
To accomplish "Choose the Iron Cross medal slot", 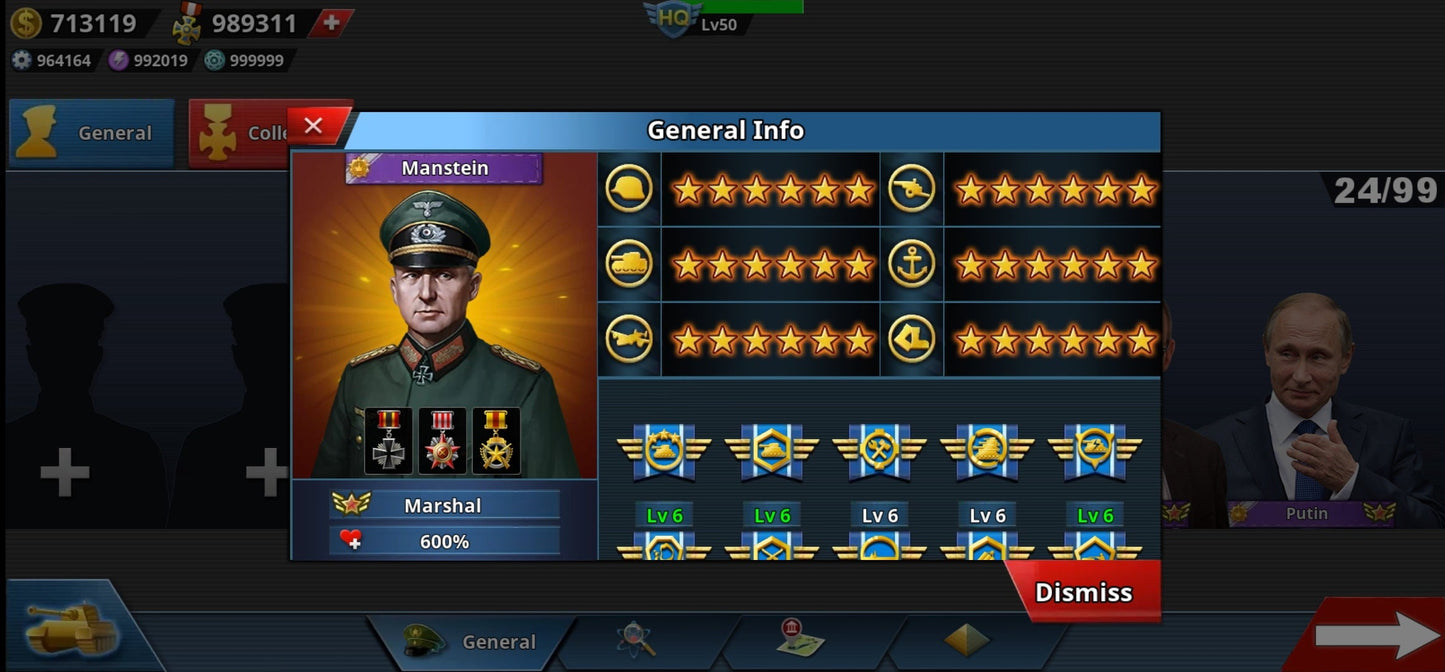I will coord(388,441).
